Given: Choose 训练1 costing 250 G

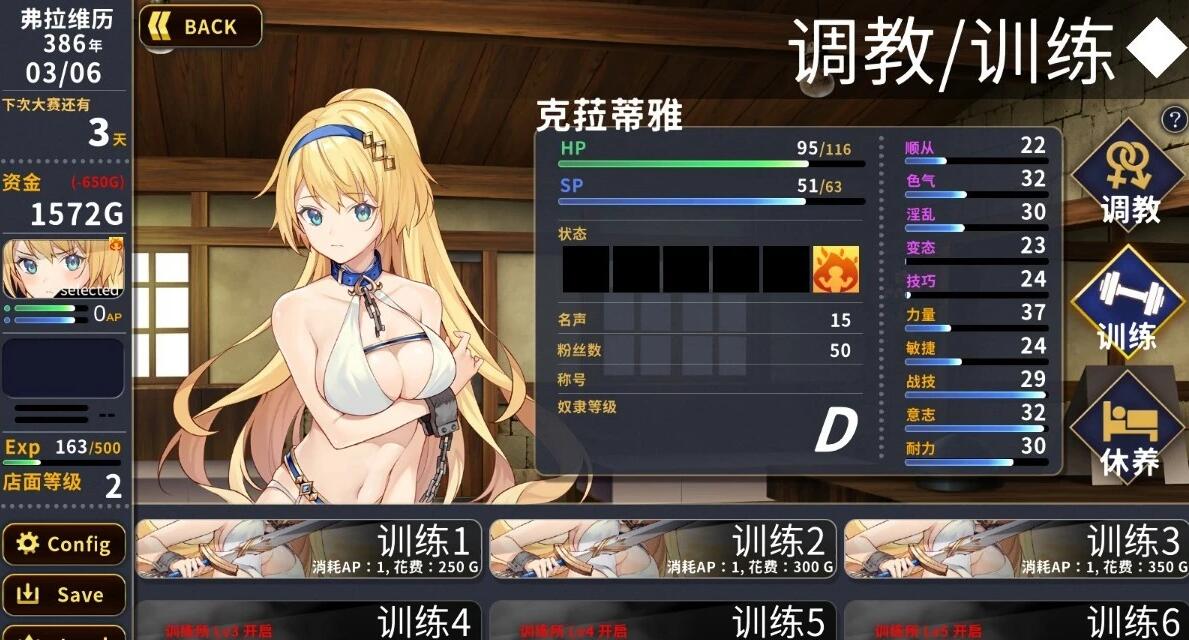Looking at the screenshot, I should tap(308, 549).
